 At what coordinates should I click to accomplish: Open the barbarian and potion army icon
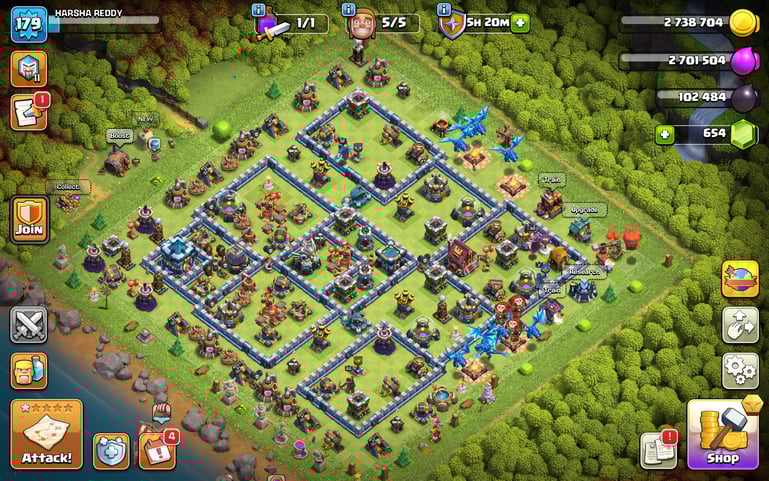pyautogui.click(x=29, y=372)
